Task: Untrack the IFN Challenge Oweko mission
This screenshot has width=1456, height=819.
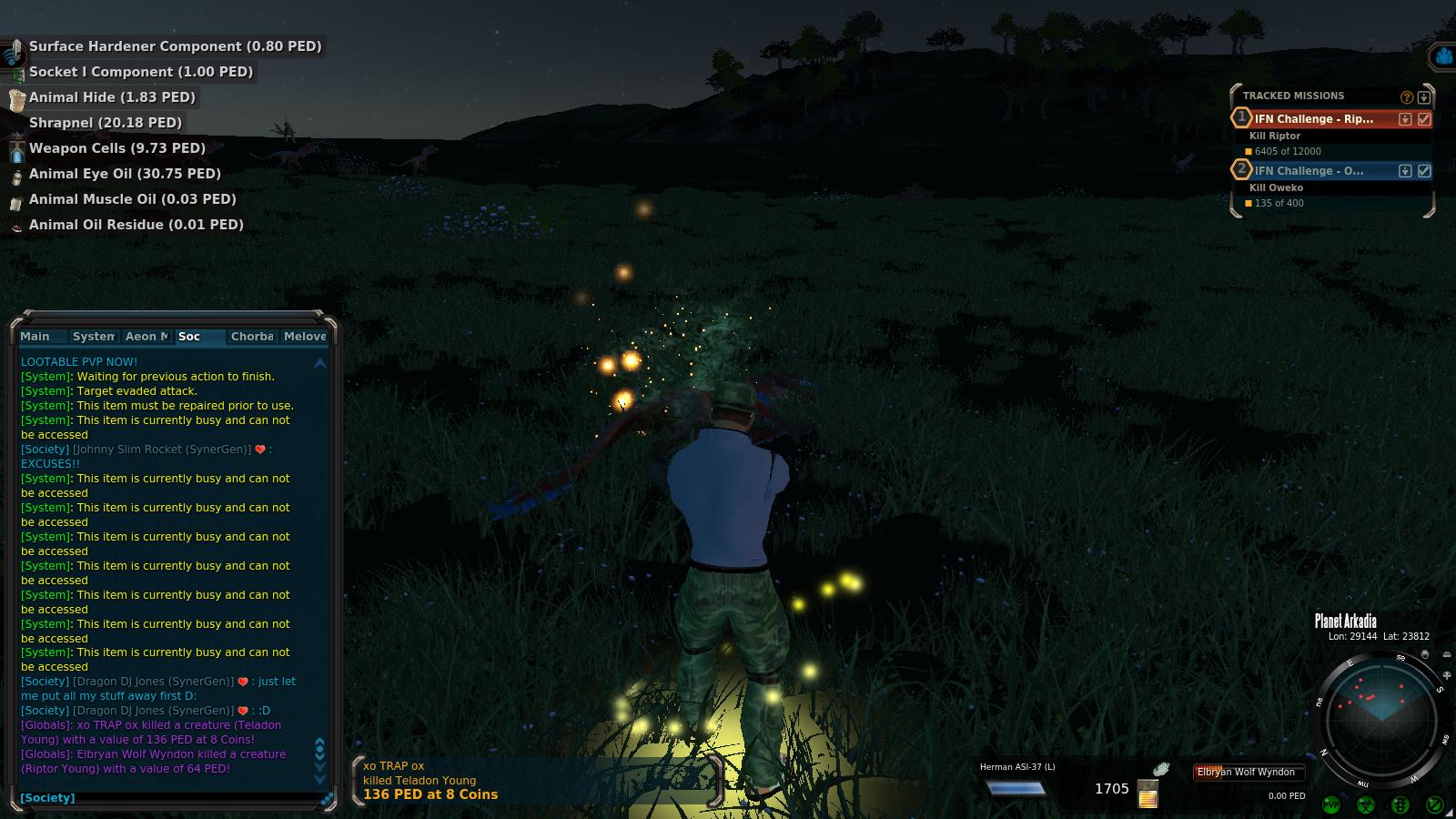Action: tap(1424, 171)
